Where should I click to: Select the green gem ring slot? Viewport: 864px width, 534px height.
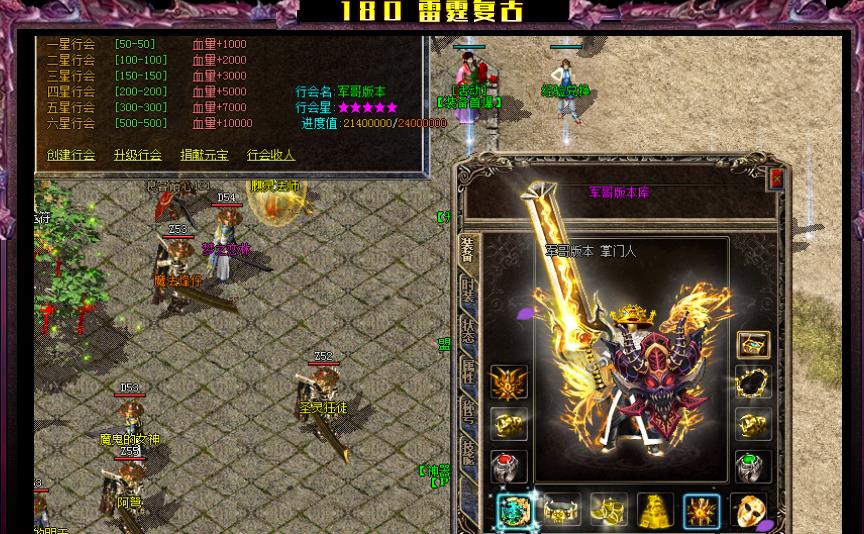click(x=752, y=467)
